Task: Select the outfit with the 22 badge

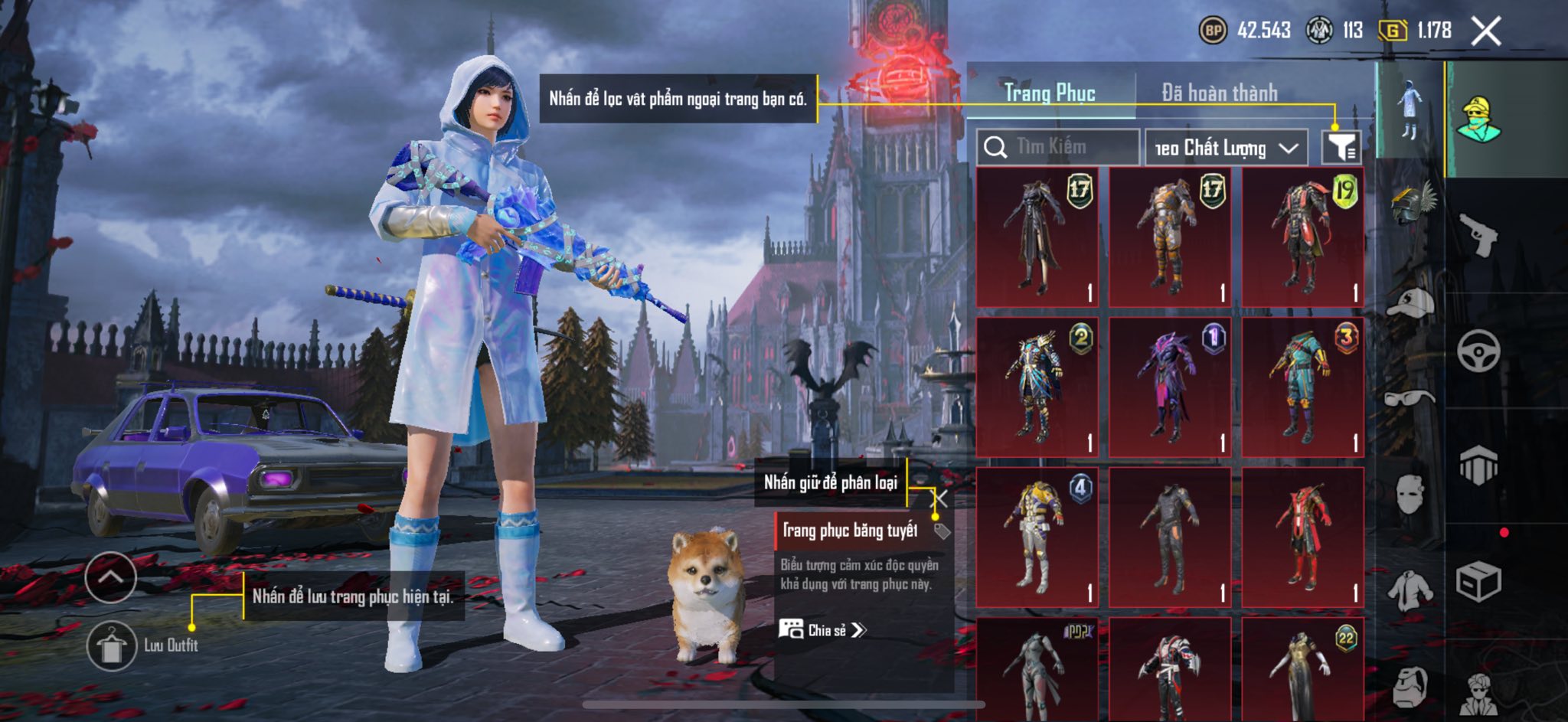Action: tap(1302, 670)
